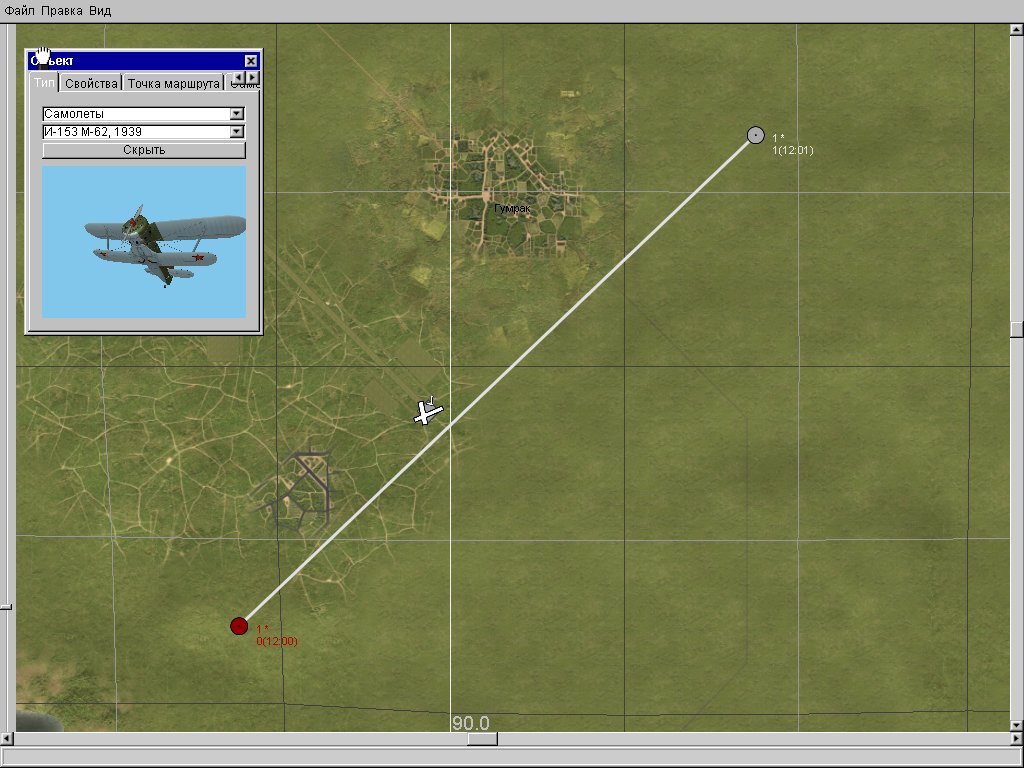Open the Правка menu
The image size is (1024, 768).
click(62, 11)
